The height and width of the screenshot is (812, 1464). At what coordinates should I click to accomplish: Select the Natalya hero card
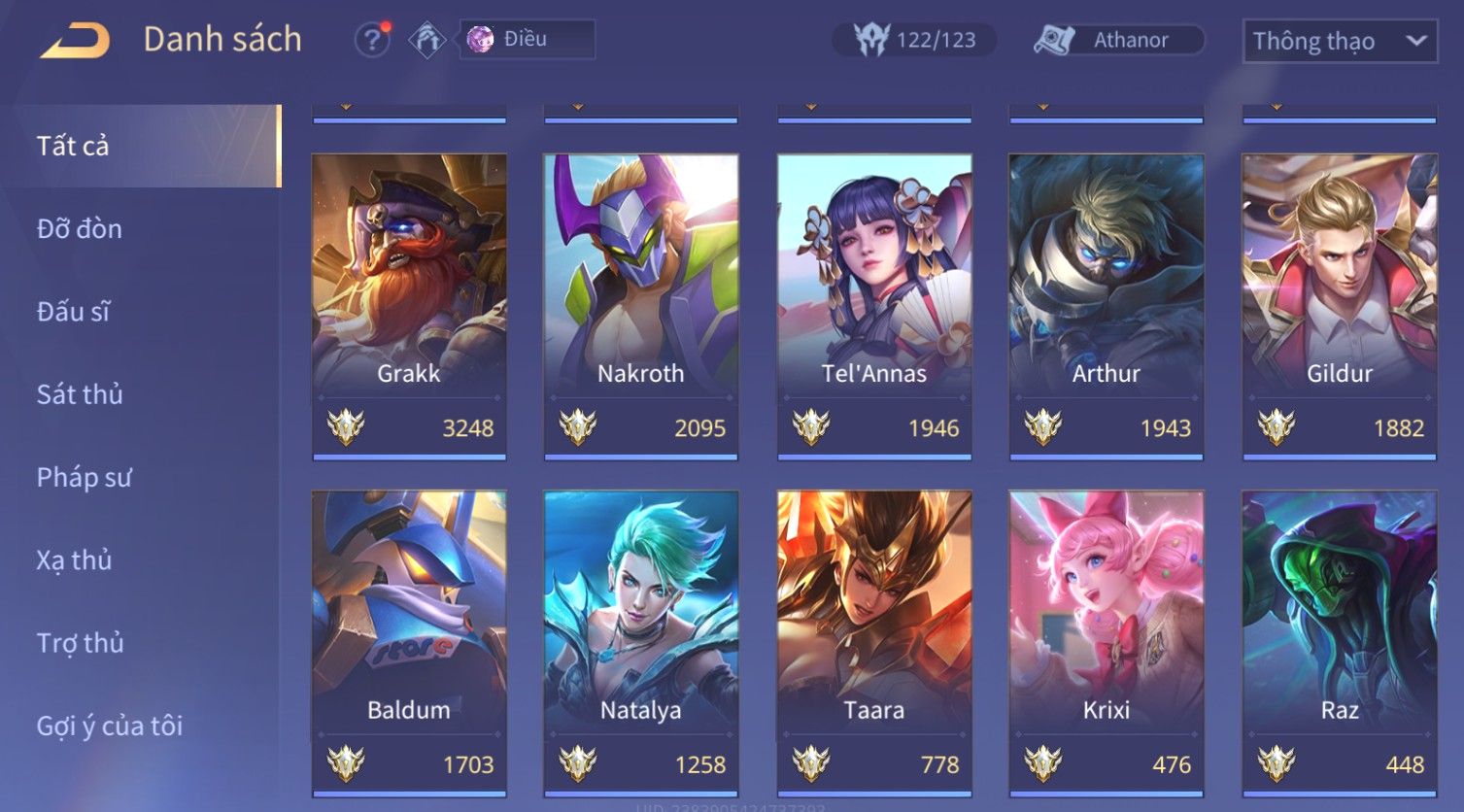click(641, 642)
